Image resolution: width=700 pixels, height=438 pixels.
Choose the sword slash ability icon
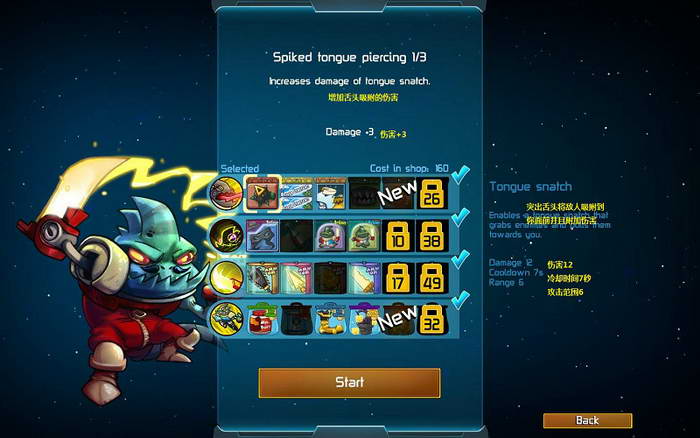click(x=225, y=277)
